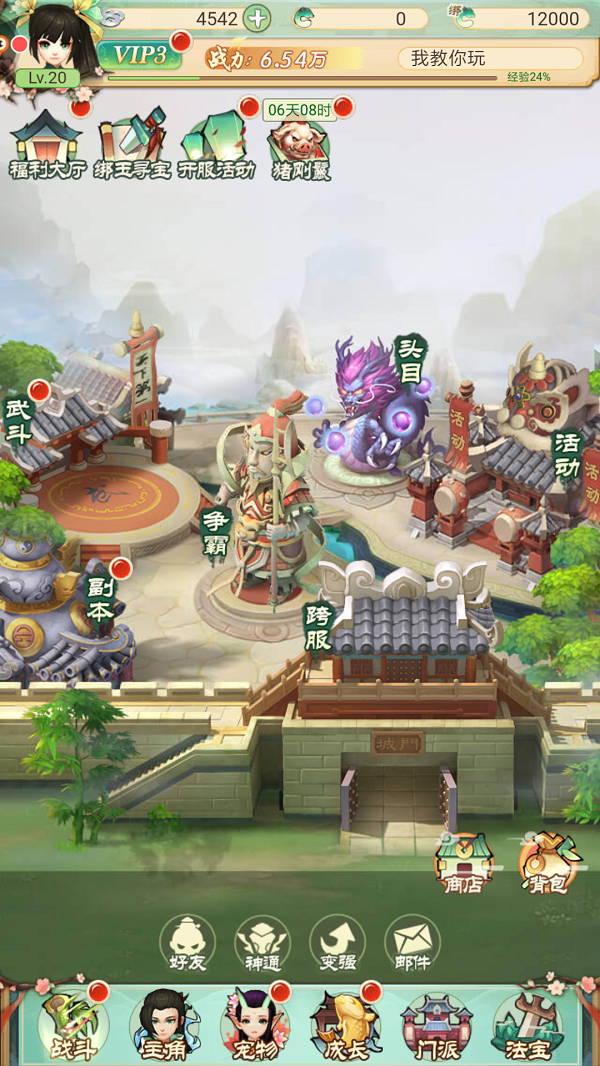Switch to the 战斗 battle tab
This screenshot has width=600, height=1066.
point(71,1025)
